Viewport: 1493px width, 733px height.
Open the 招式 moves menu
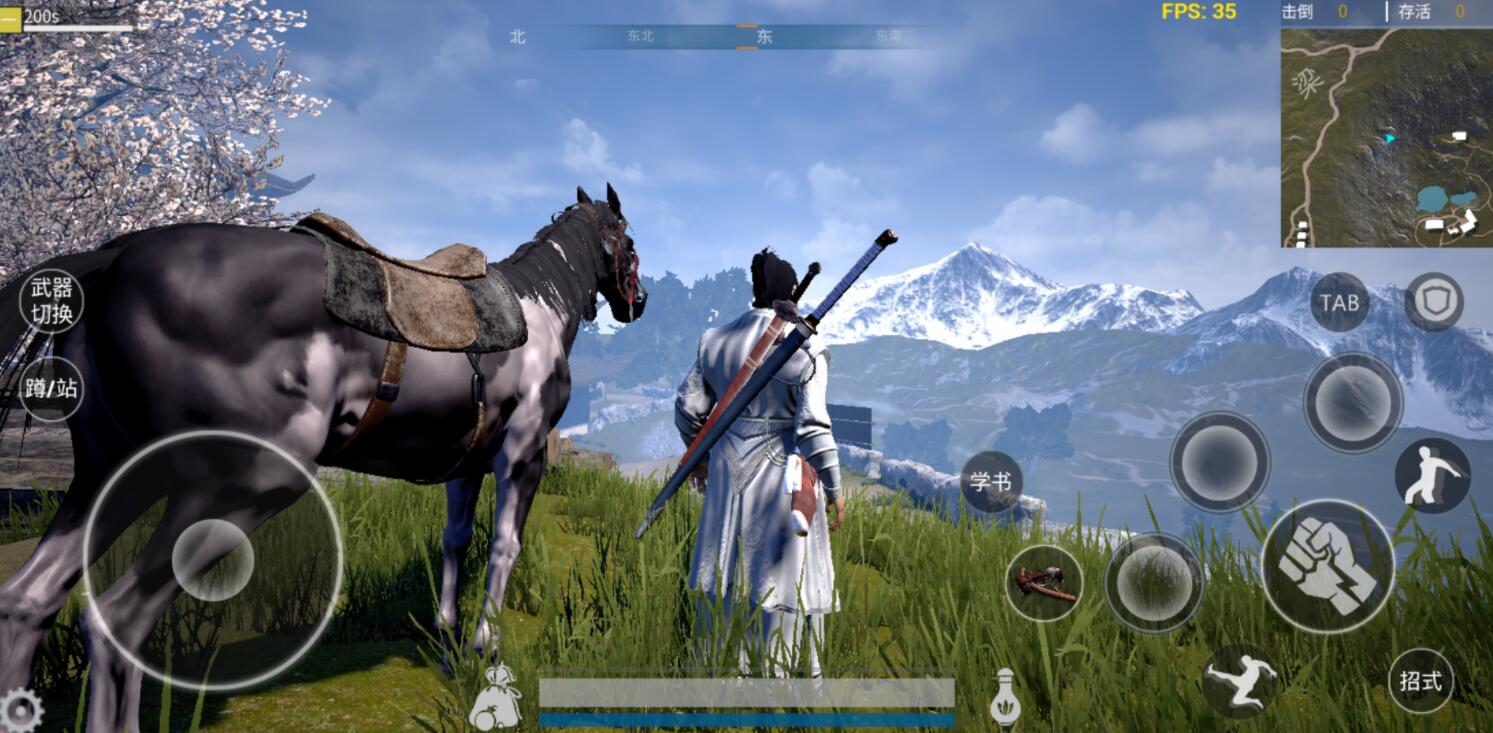coord(1420,680)
